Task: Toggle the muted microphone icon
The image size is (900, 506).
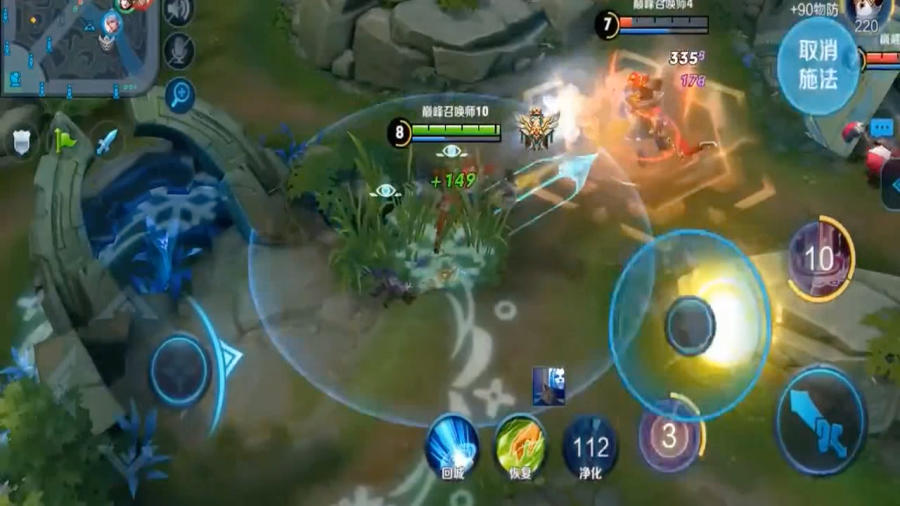Action: tap(179, 50)
